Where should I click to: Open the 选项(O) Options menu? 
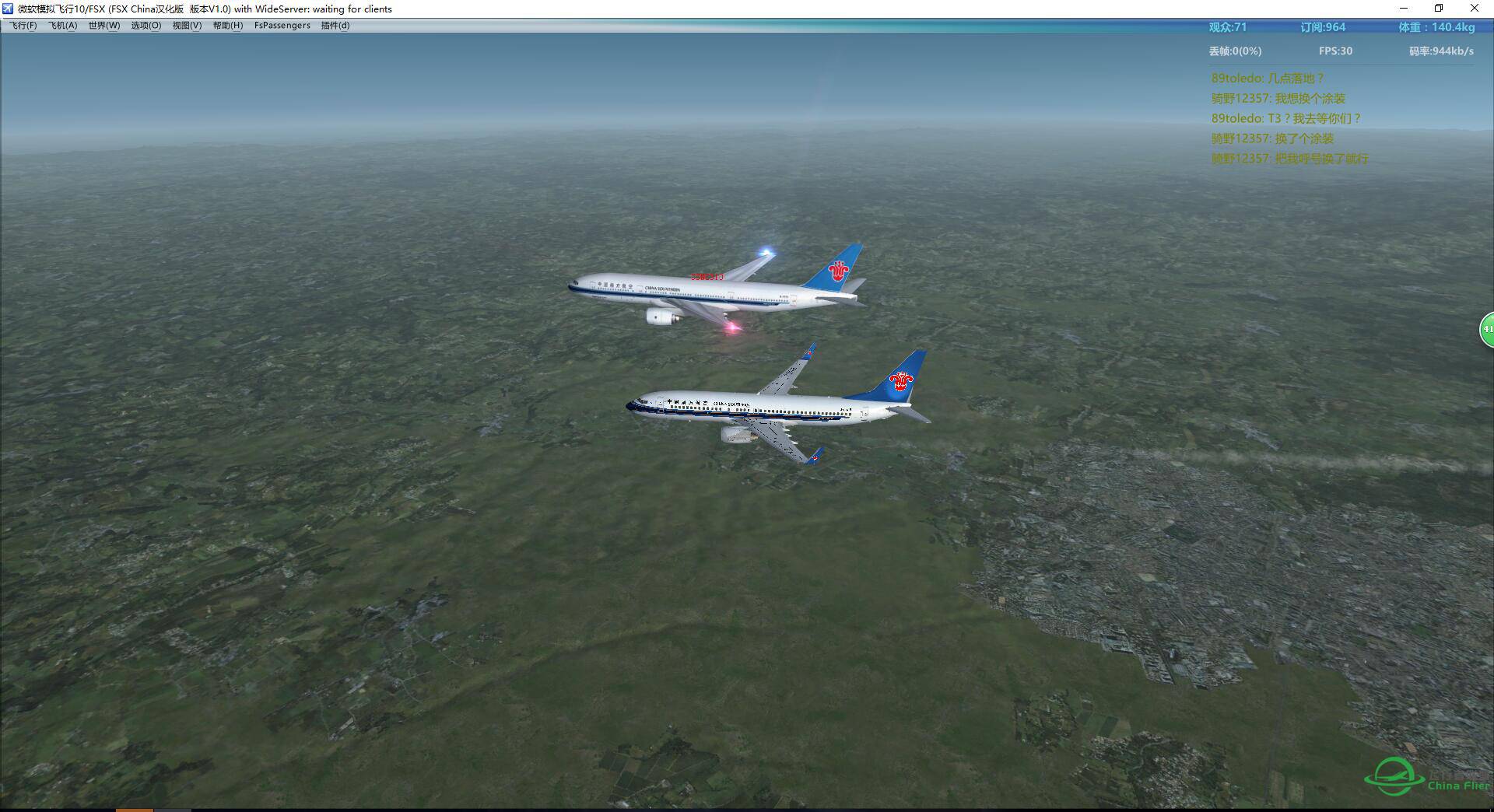[x=146, y=26]
